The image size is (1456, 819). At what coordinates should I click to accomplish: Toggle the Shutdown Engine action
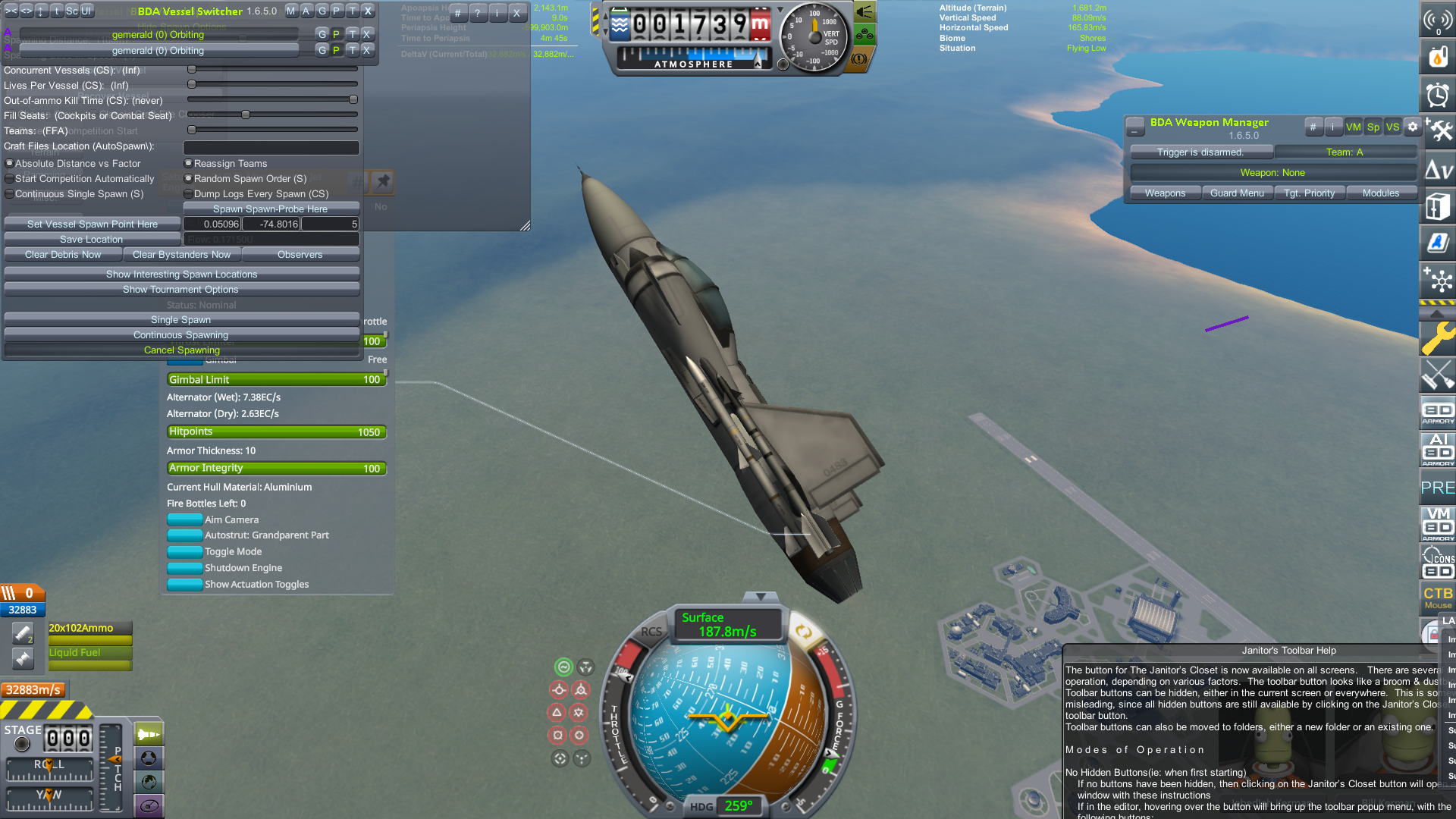184,568
